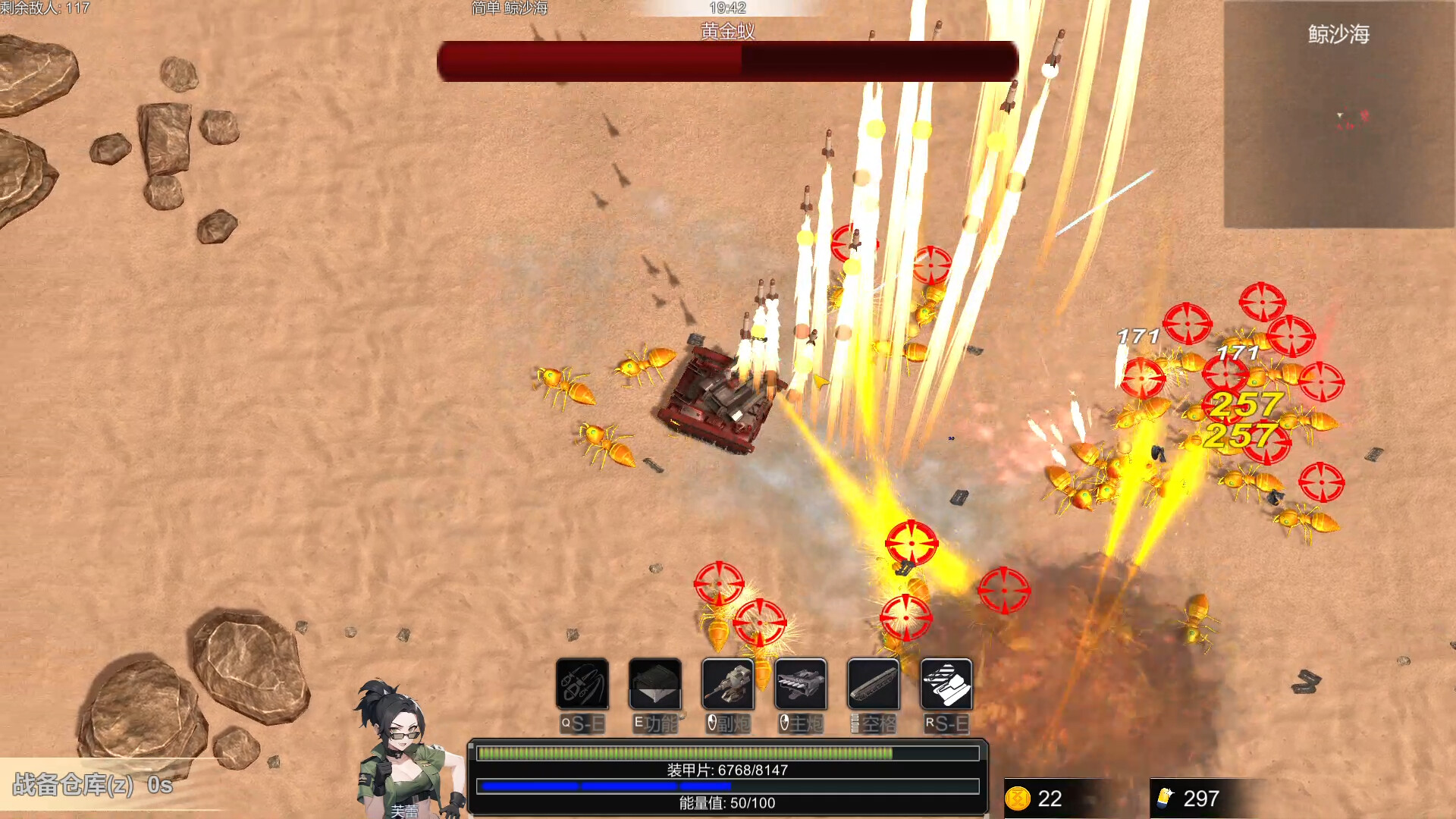Select the Q S-E repair skill icon
The width and height of the screenshot is (1456, 819).
581,685
